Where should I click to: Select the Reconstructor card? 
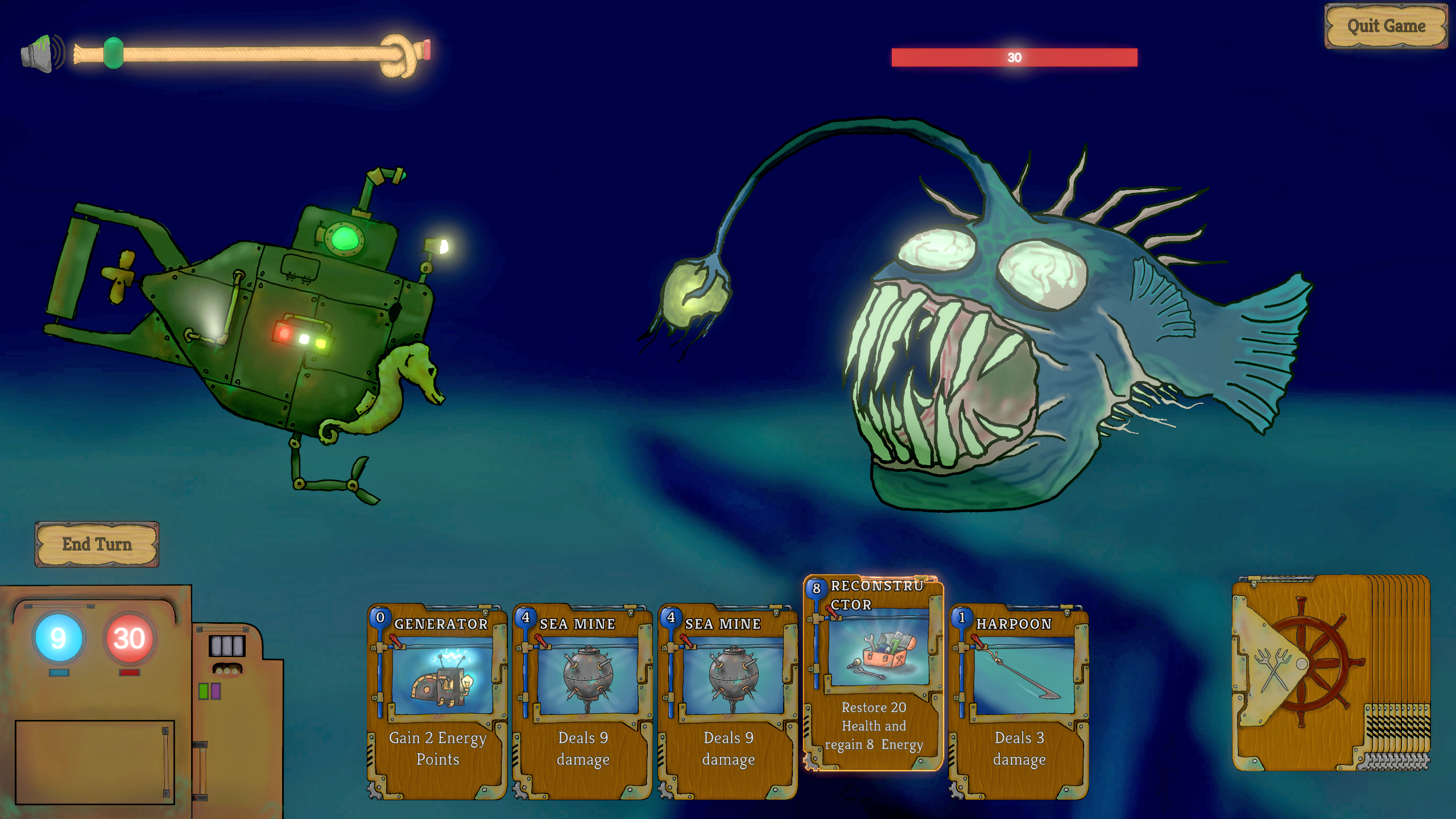point(873,674)
